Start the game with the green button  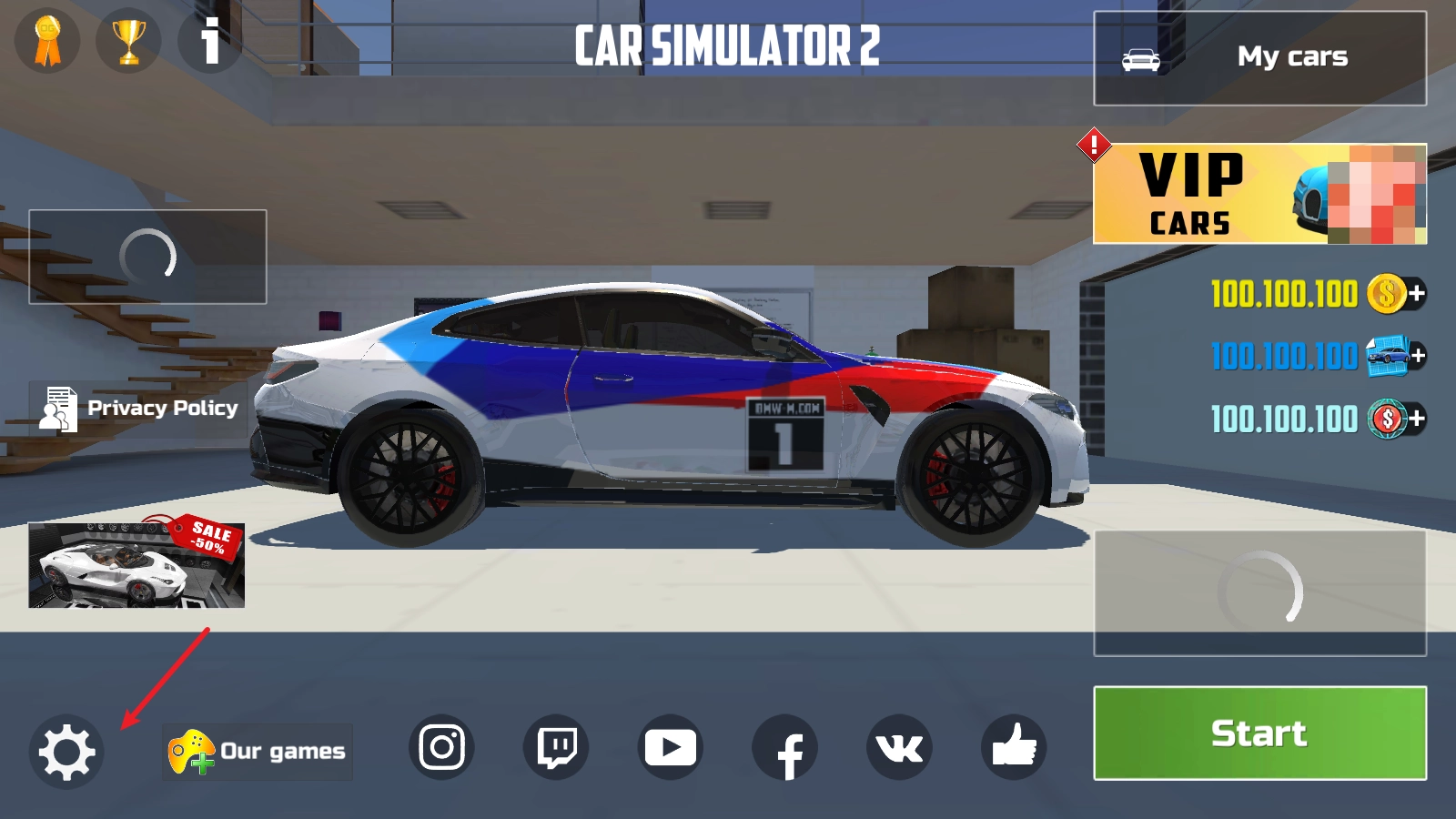tap(1259, 733)
